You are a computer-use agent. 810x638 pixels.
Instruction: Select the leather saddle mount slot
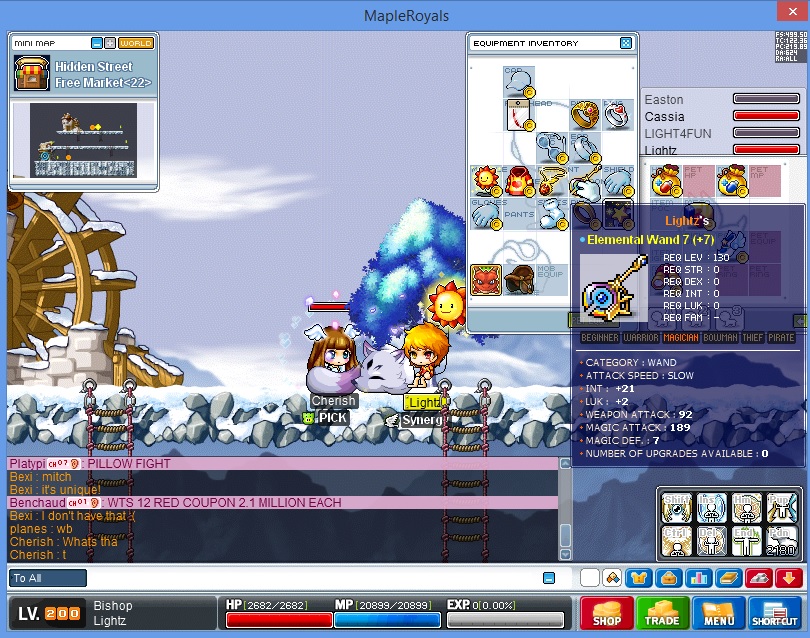518,279
